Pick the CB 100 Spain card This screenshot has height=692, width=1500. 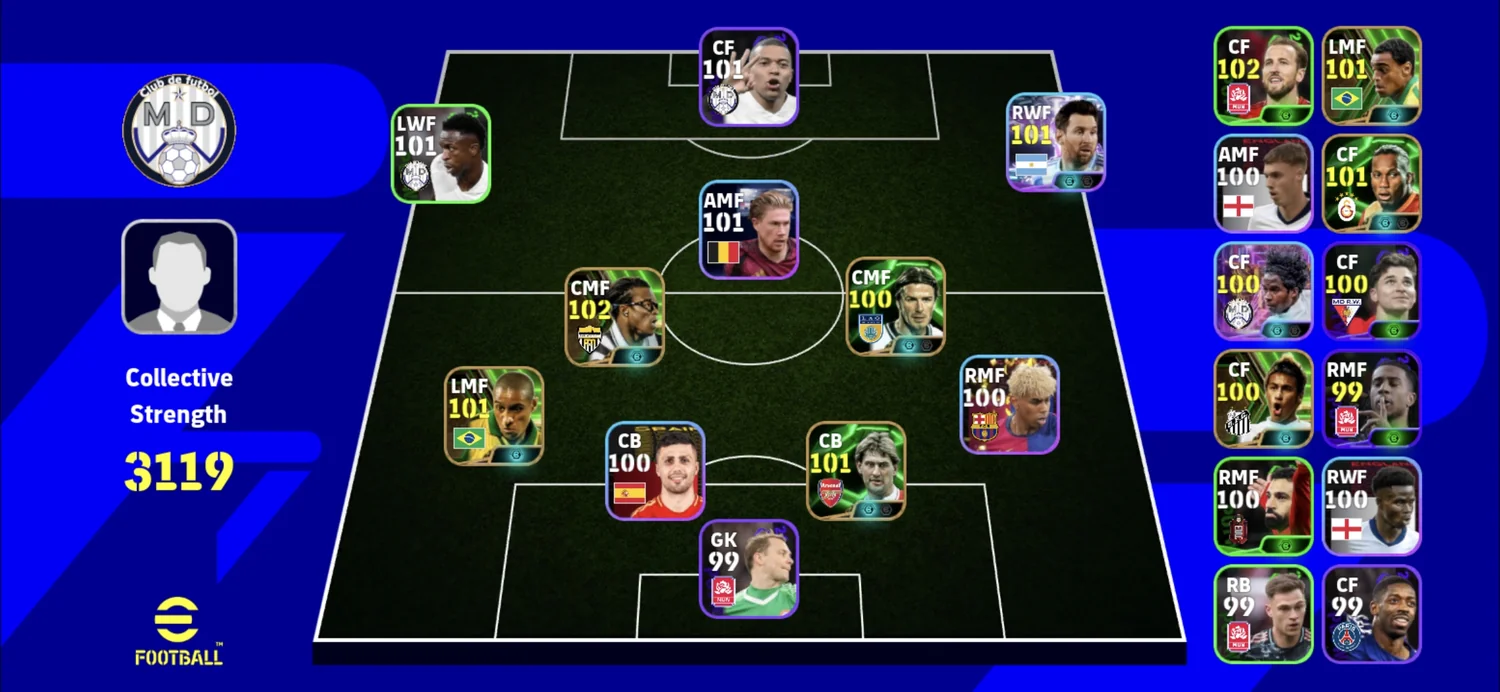[x=655, y=471]
